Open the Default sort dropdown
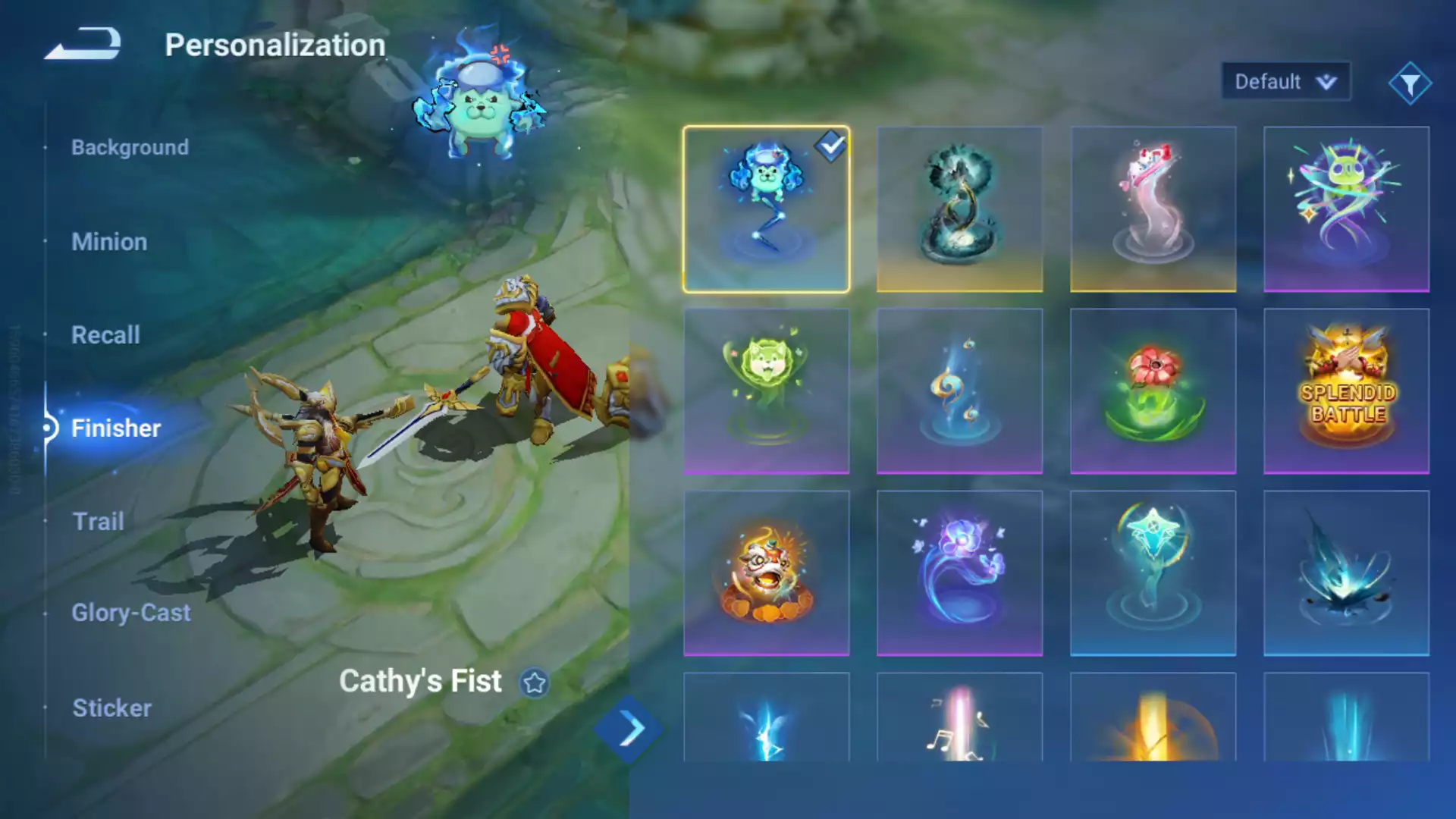 [1285, 81]
